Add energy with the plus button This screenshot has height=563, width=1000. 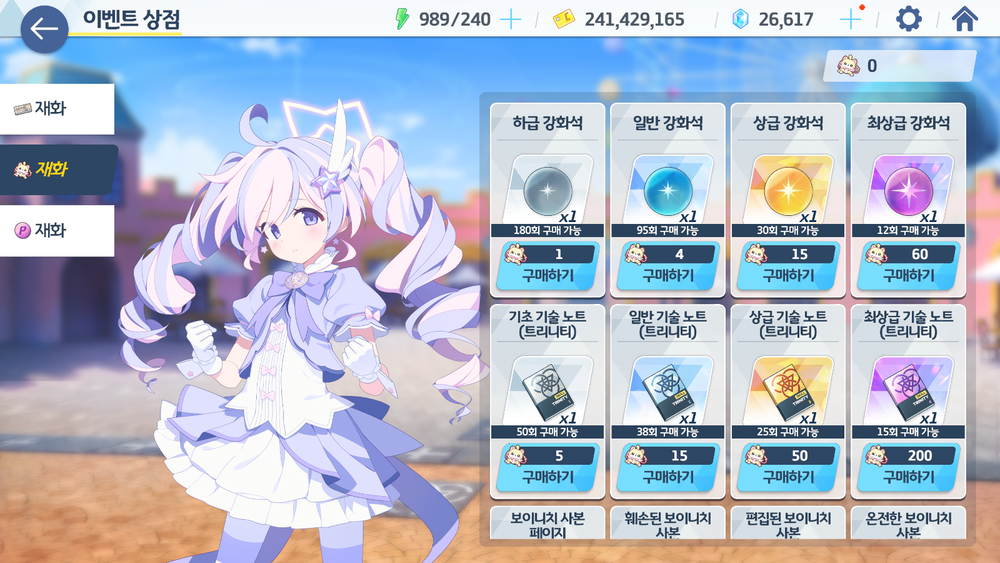coord(510,19)
